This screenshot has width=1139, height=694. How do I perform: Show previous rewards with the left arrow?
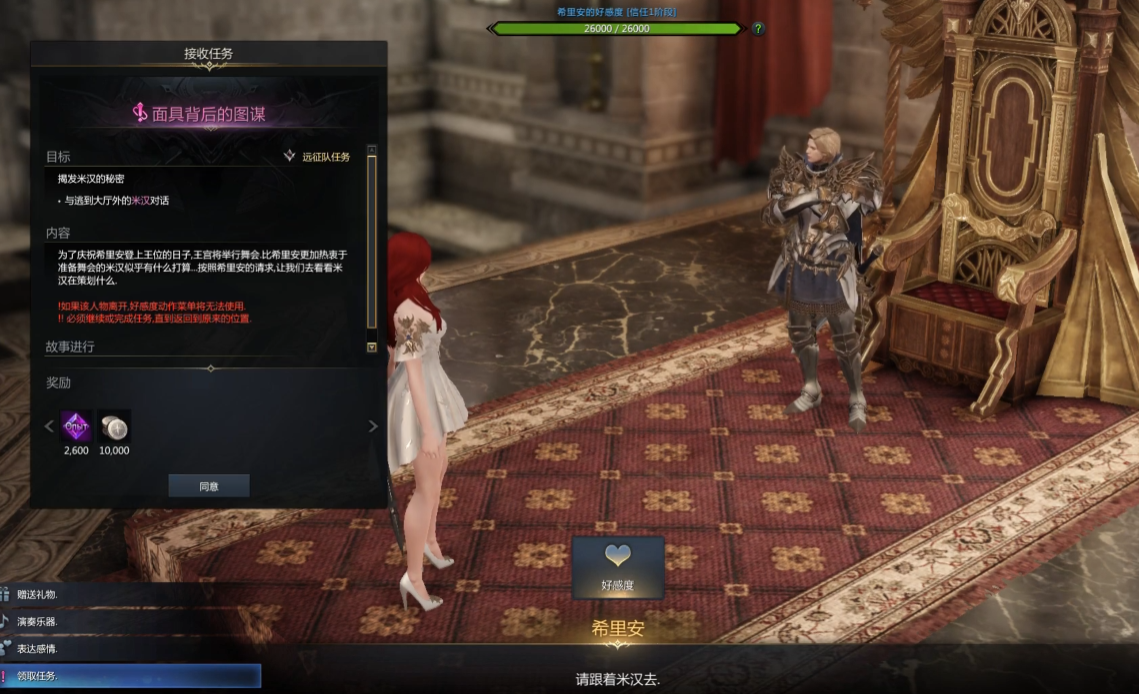(49, 426)
